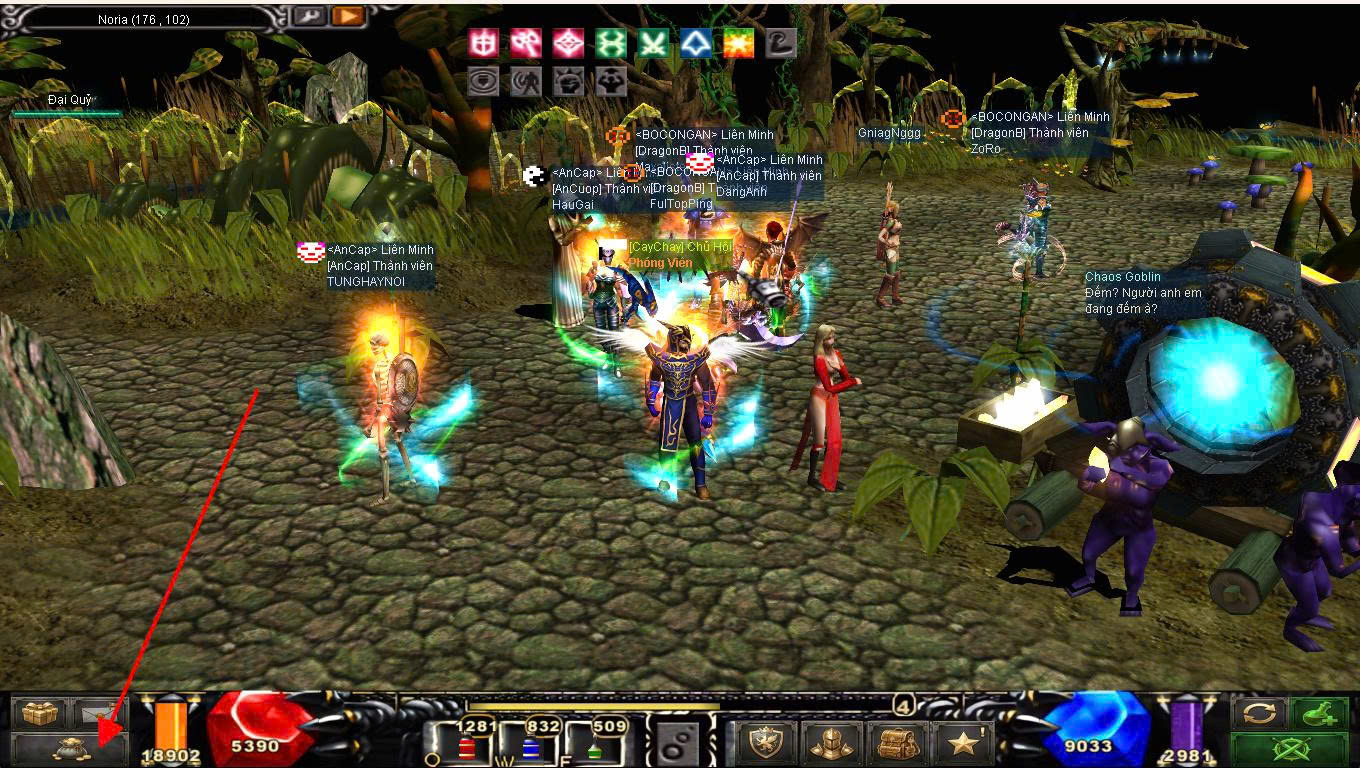Open the golden helmet character menu
The image size is (1360, 768).
coord(832,742)
